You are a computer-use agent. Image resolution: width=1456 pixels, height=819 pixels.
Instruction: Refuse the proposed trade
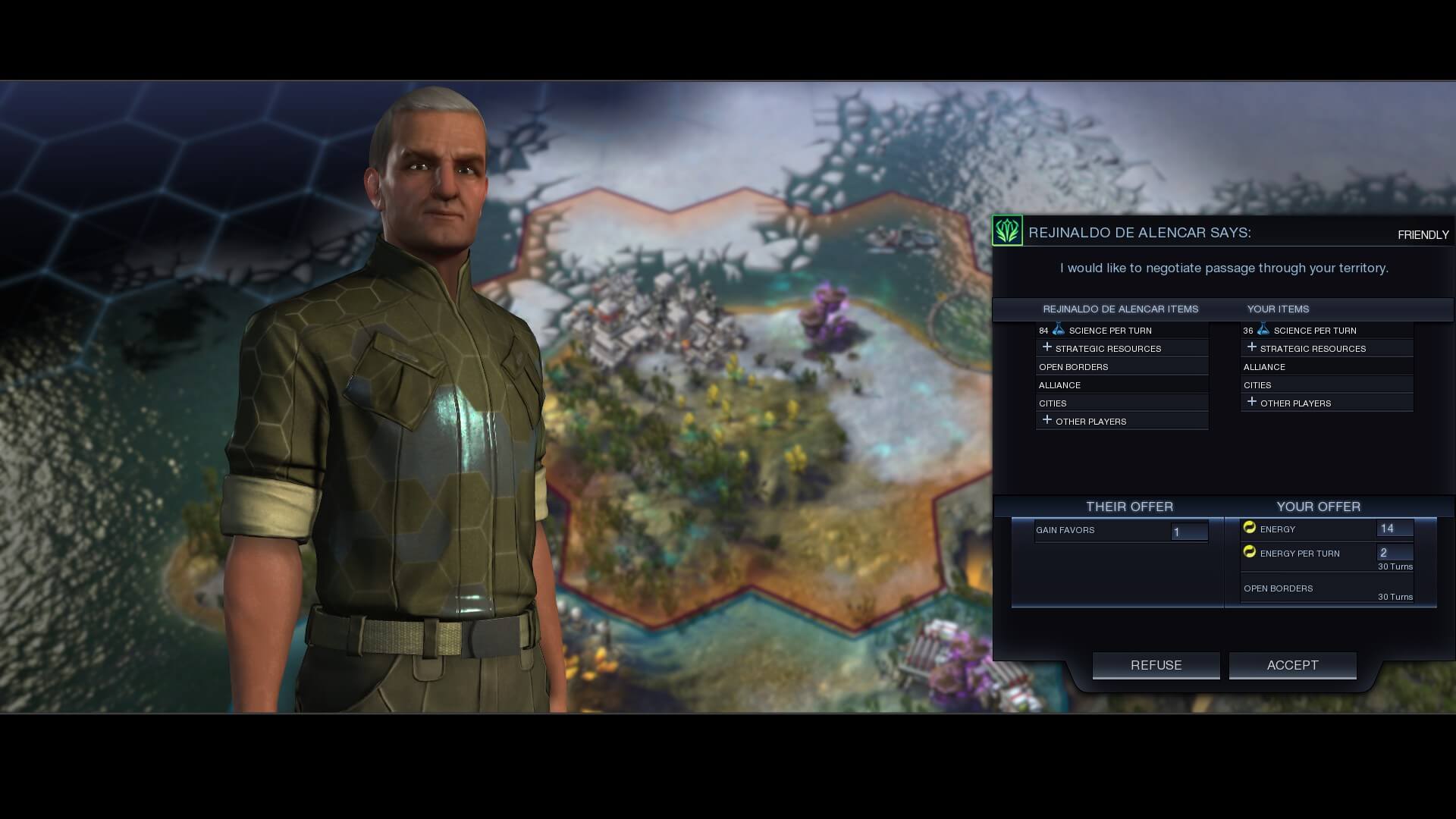[x=1156, y=665]
